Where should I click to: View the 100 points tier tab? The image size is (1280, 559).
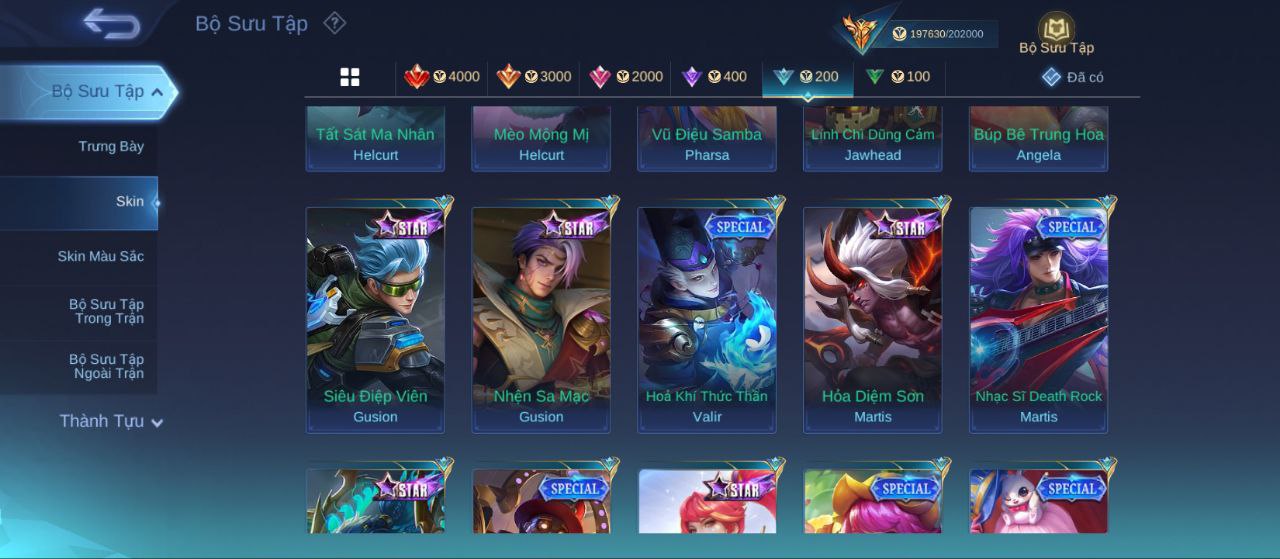click(898, 77)
